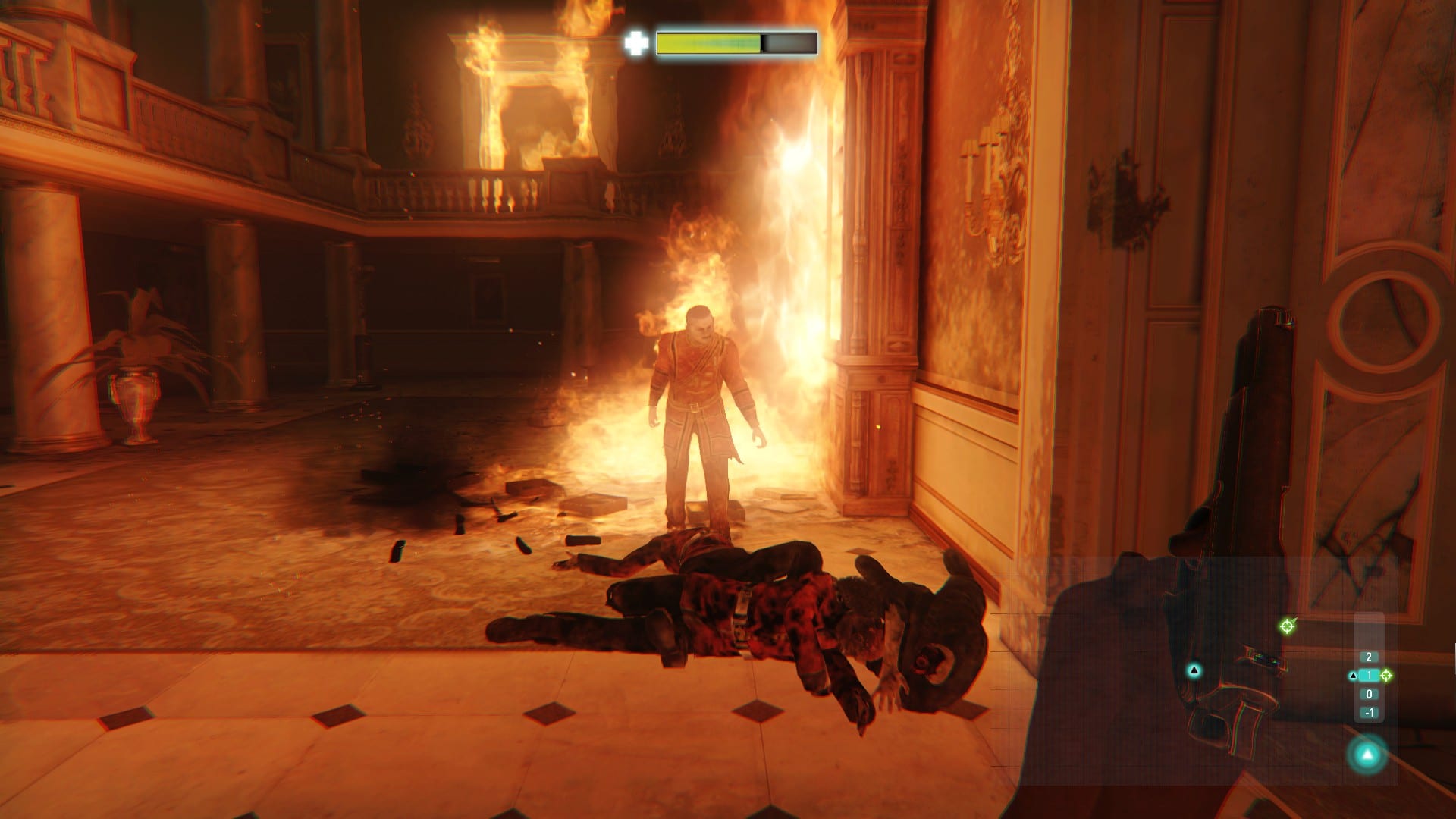Select highlighted floor 1 on the level indicator
Image resolution: width=1456 pixels, height=819 pixels.
click(1369, 676)
